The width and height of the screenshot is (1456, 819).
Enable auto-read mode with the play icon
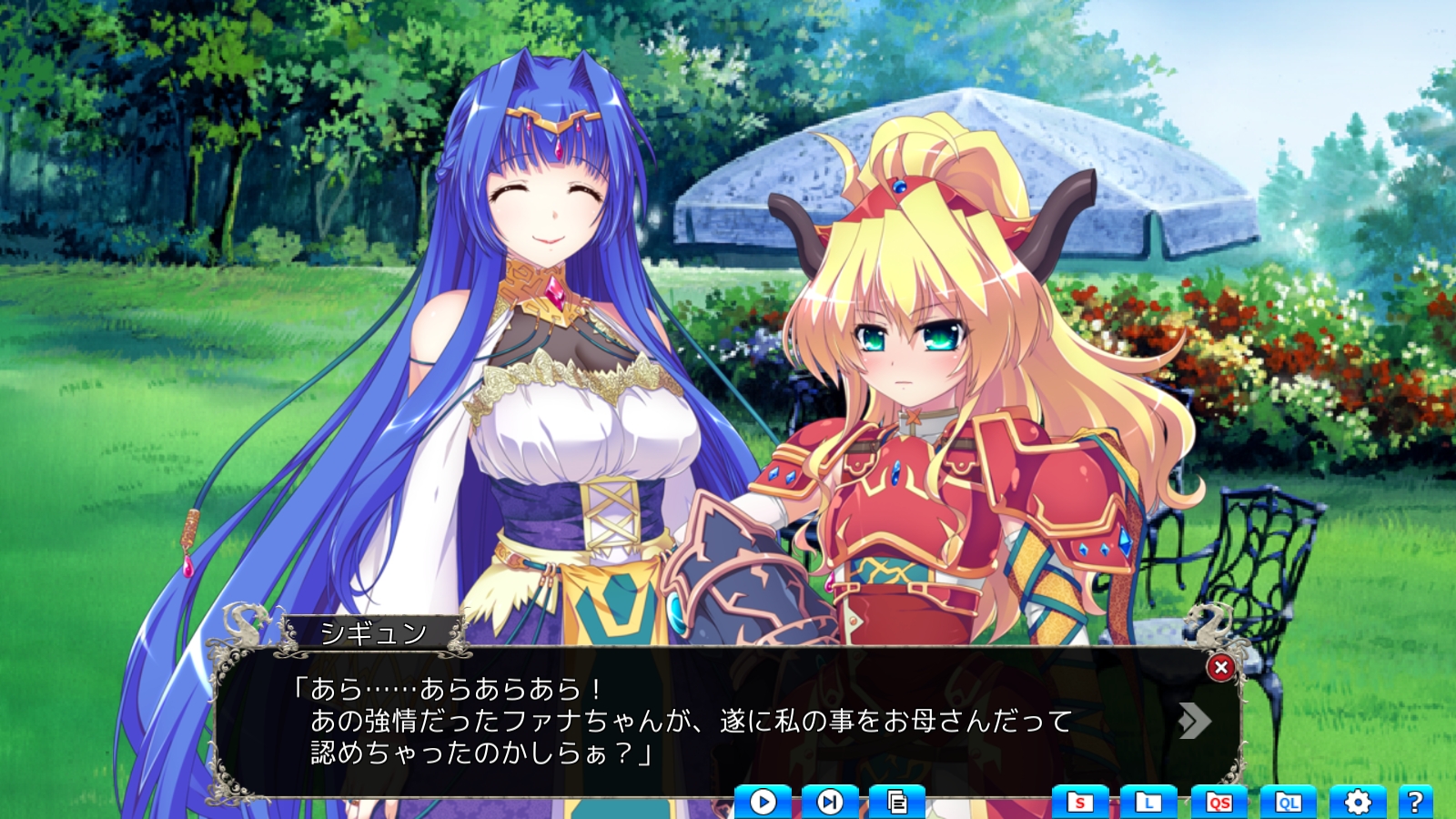pyautogui.click(x=763, y=801)
